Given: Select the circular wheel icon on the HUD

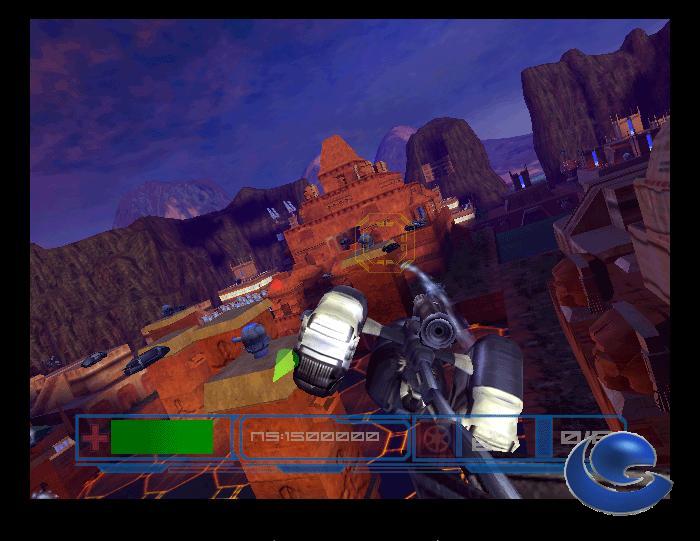Looking at the screenshot, I should pos(436,438).
